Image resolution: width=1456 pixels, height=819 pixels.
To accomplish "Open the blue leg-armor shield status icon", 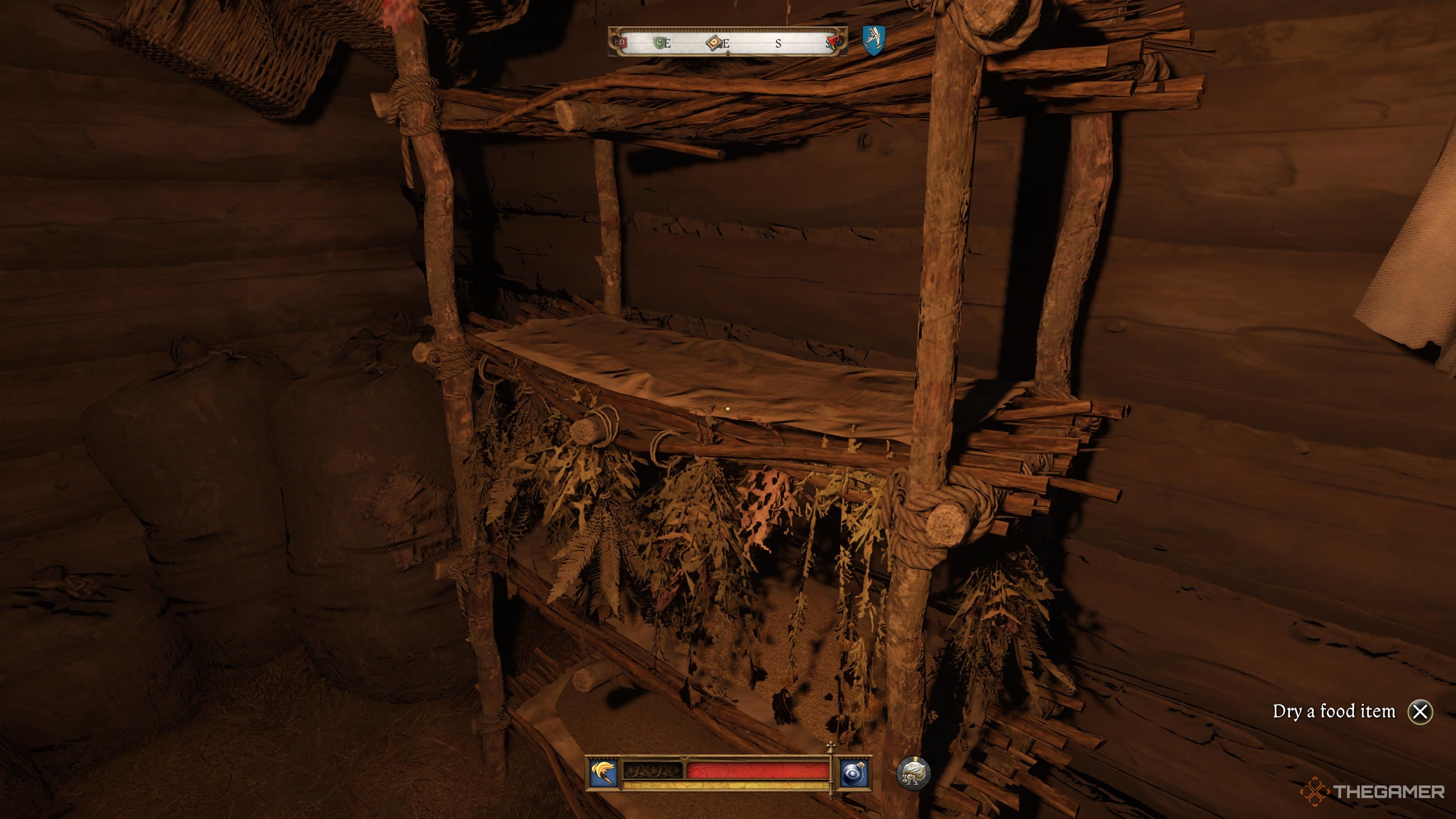I will (873, 40).
